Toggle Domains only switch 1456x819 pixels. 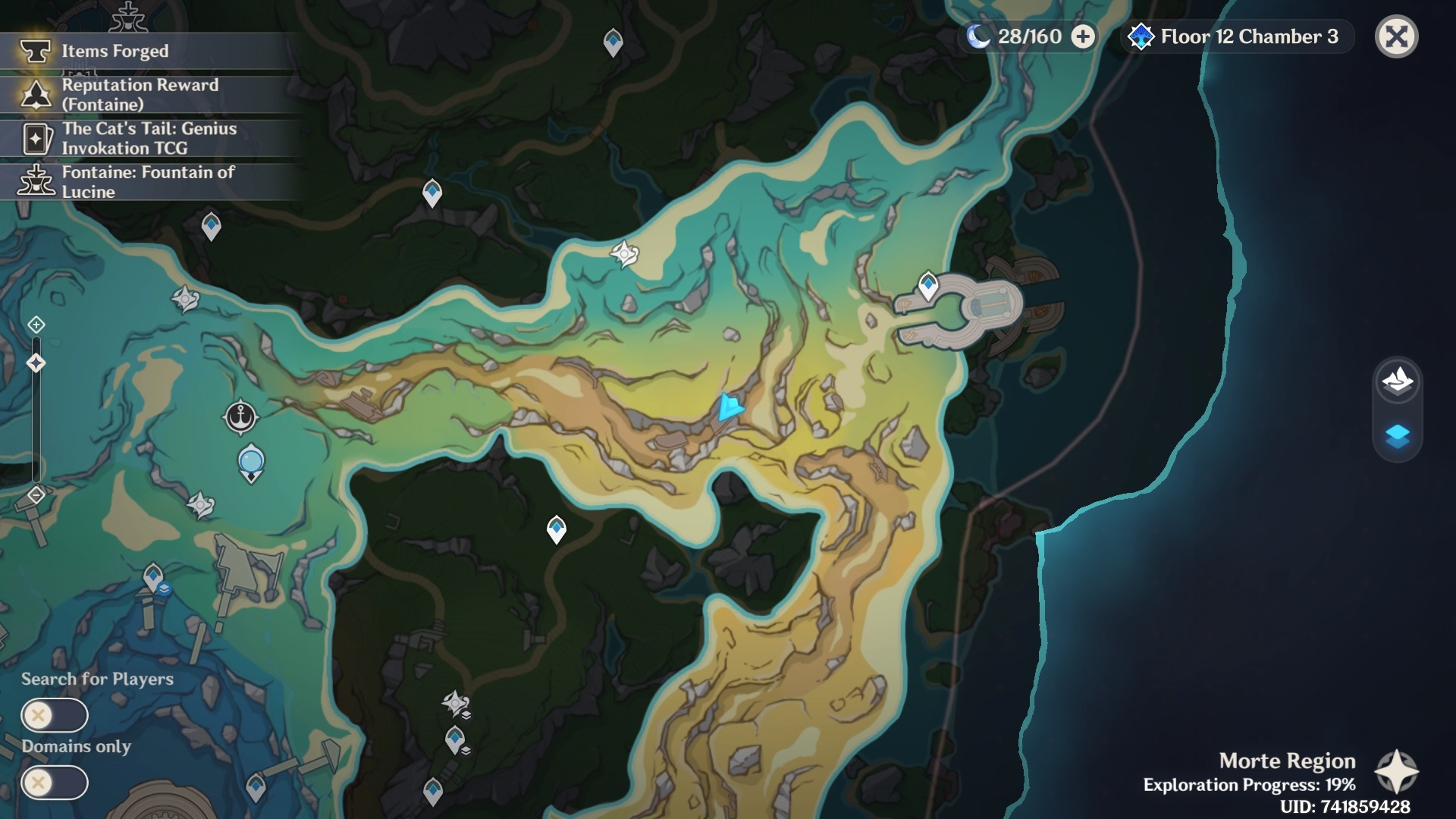[x=55, y=783]
